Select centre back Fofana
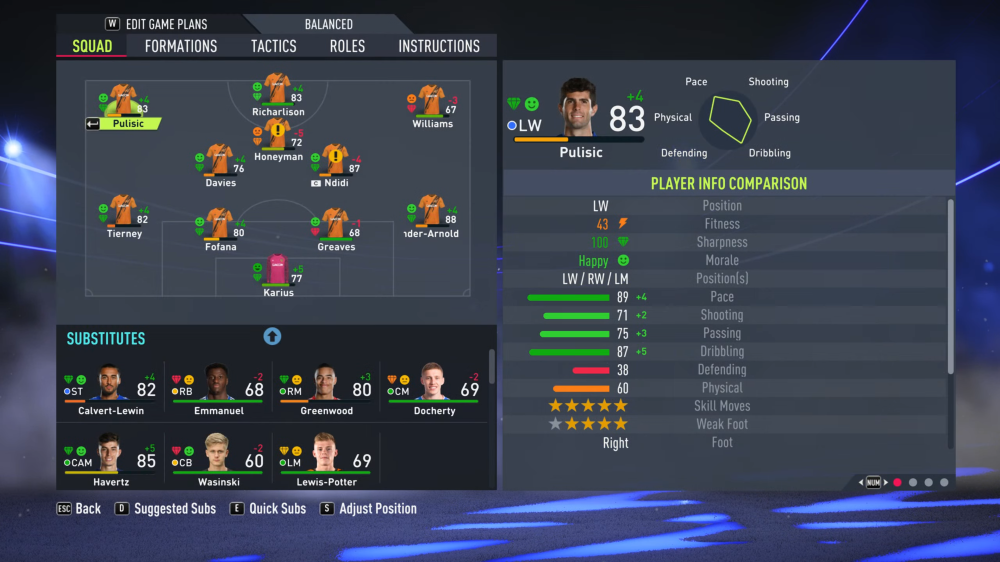 [220, 228]
